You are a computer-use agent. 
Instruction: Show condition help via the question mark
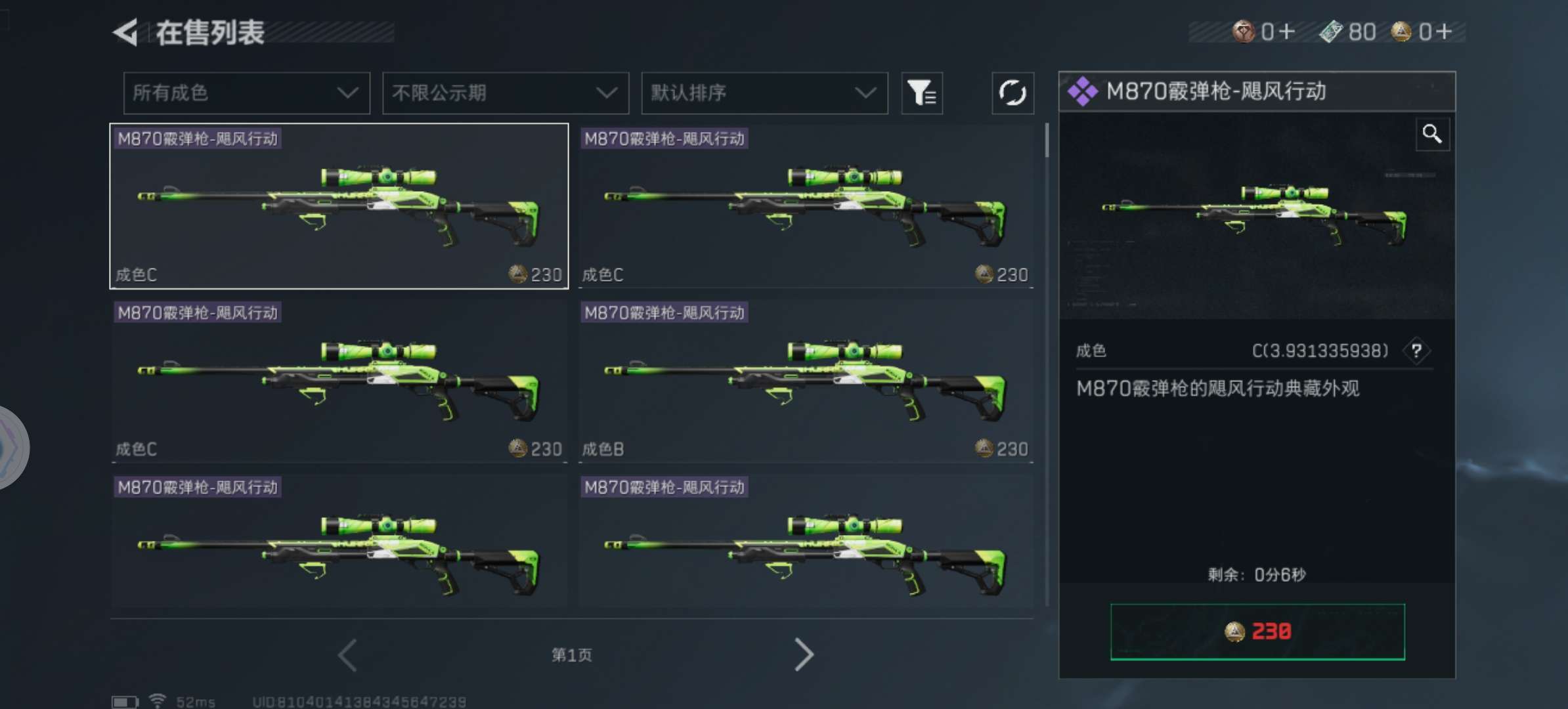point(1416,351)
